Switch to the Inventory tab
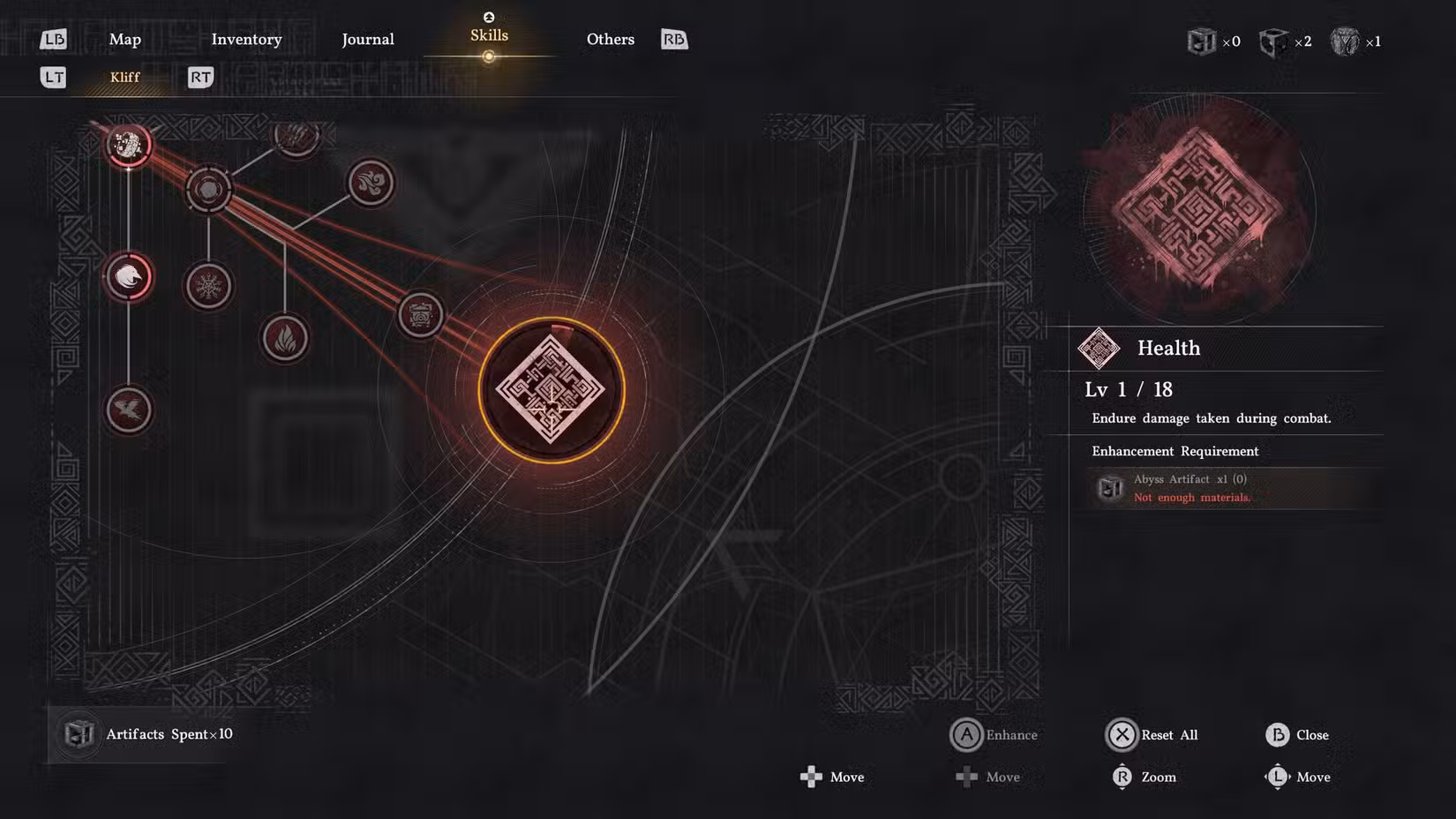Image resolution: width=1456 pixels, height=819 pixels. pos(246,40)
